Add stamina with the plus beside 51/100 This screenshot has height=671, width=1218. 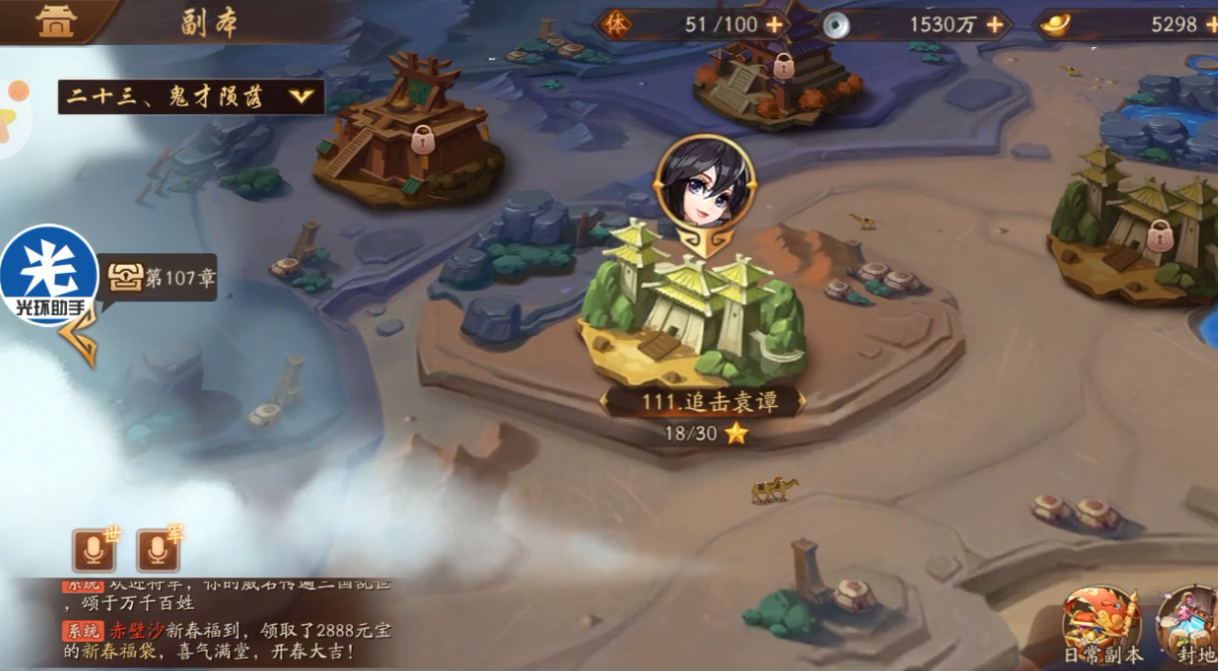click(774, 25)
